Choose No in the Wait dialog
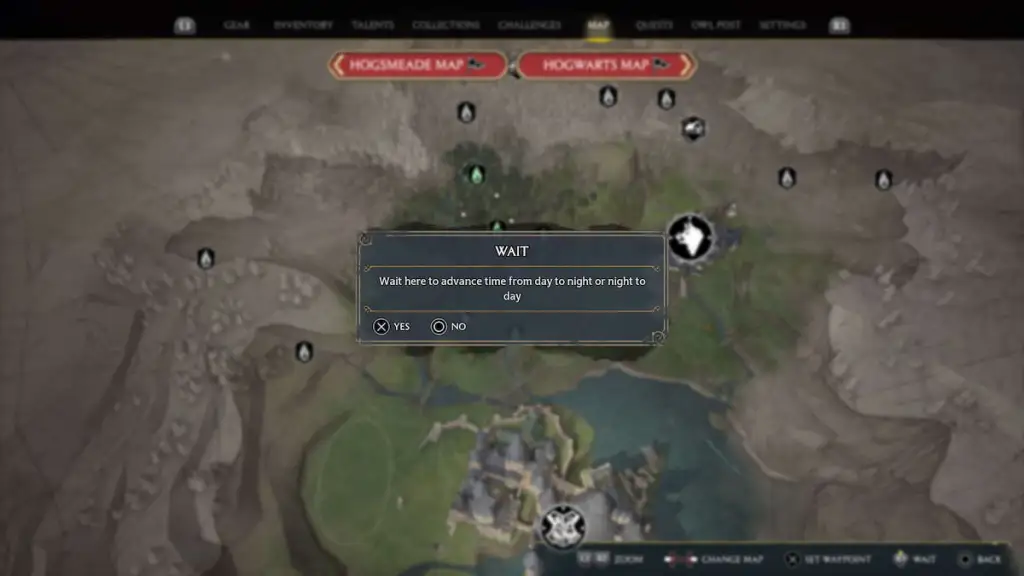 [449, 326]
